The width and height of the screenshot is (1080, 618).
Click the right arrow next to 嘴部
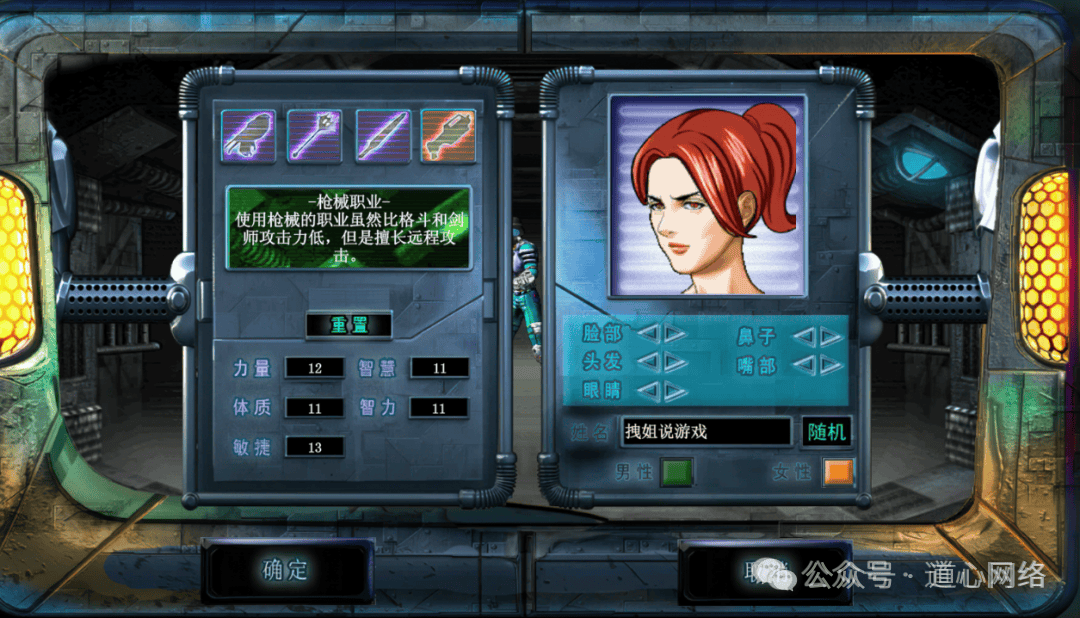tap(831, 365)
